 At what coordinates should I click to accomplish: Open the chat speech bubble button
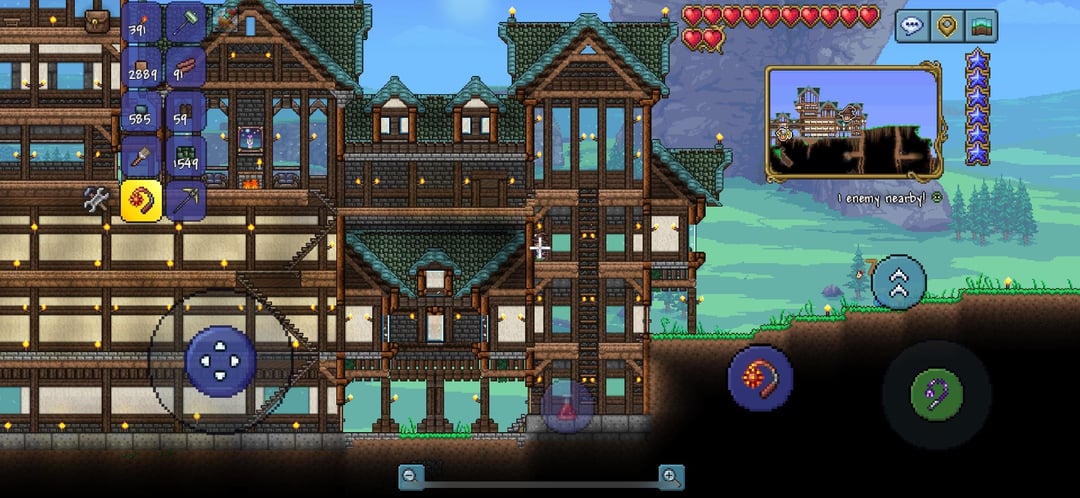pyautogui.click(x=911, y=26)
